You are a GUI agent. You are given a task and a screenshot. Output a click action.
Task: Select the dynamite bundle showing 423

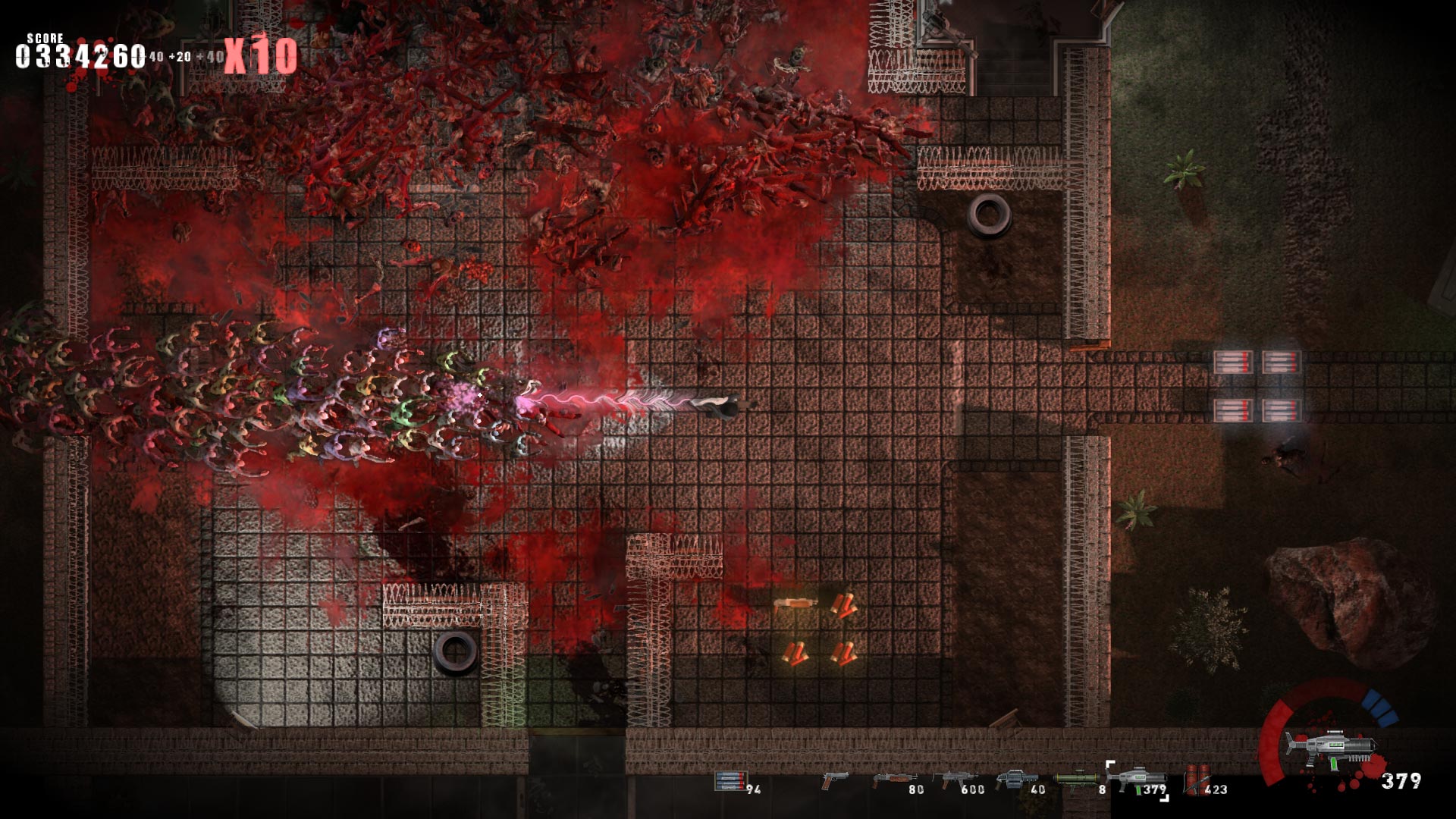[1197, 781]
